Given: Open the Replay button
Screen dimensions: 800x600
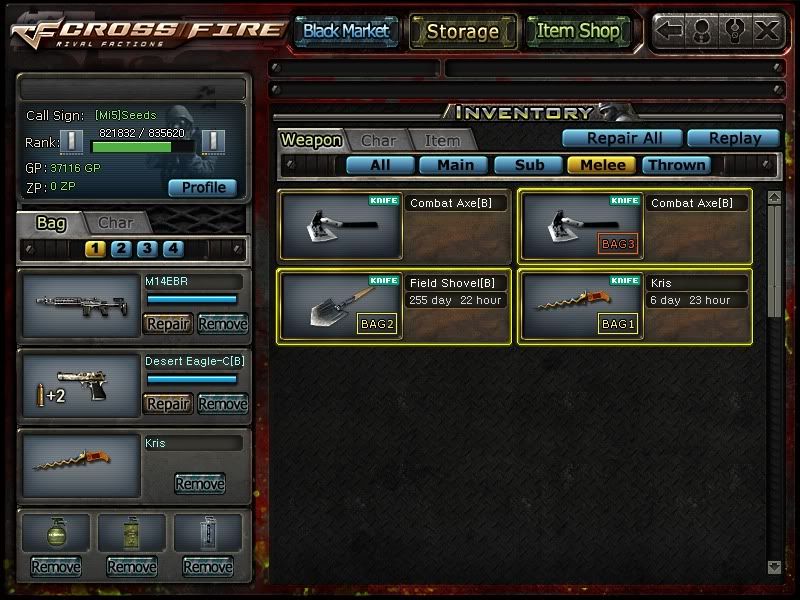Looking at the screenshot, I should (732, 138).
